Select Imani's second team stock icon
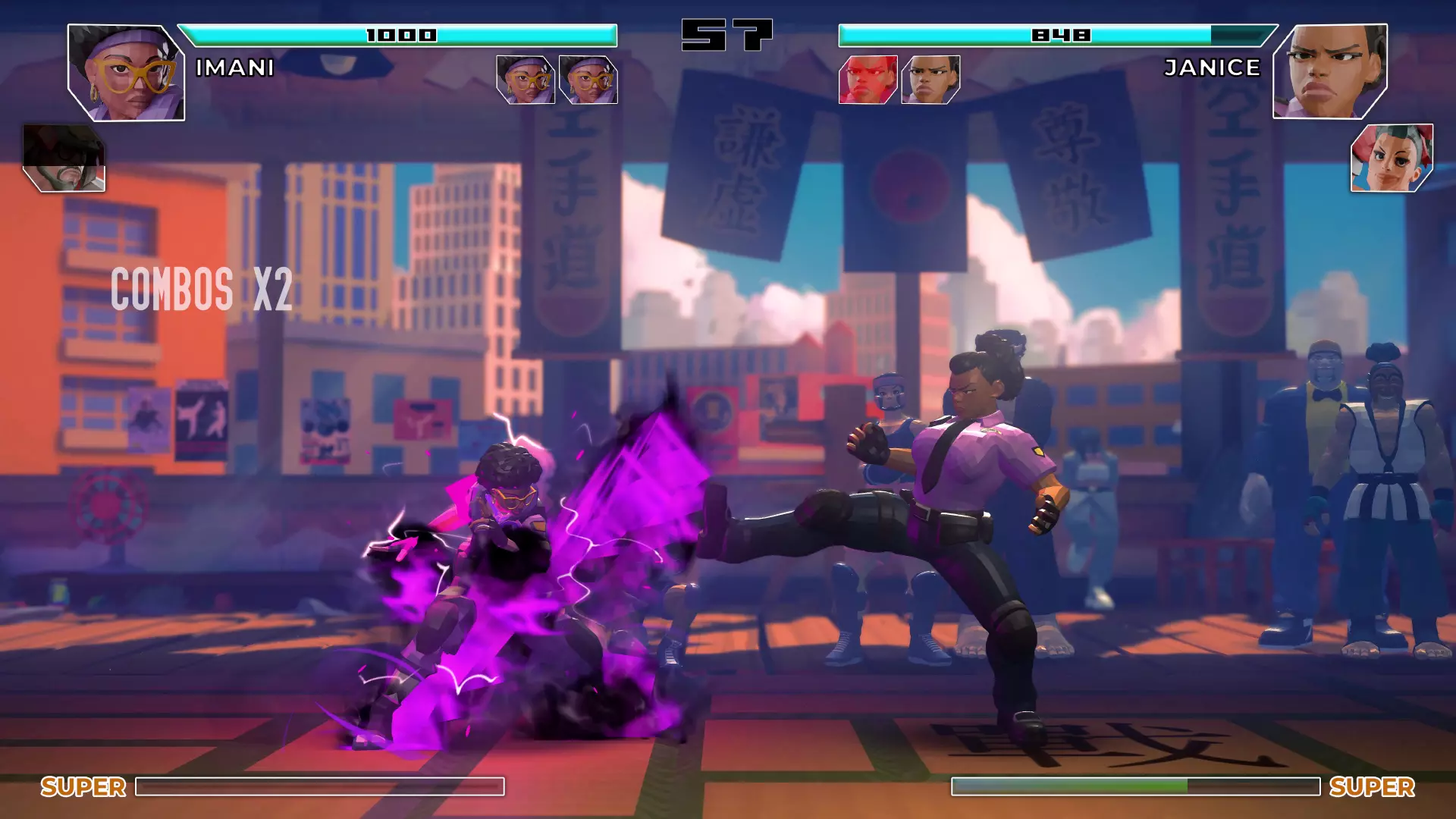Image resolution: width=1456 pixels, height=819 pixels. tap(588, 80)
